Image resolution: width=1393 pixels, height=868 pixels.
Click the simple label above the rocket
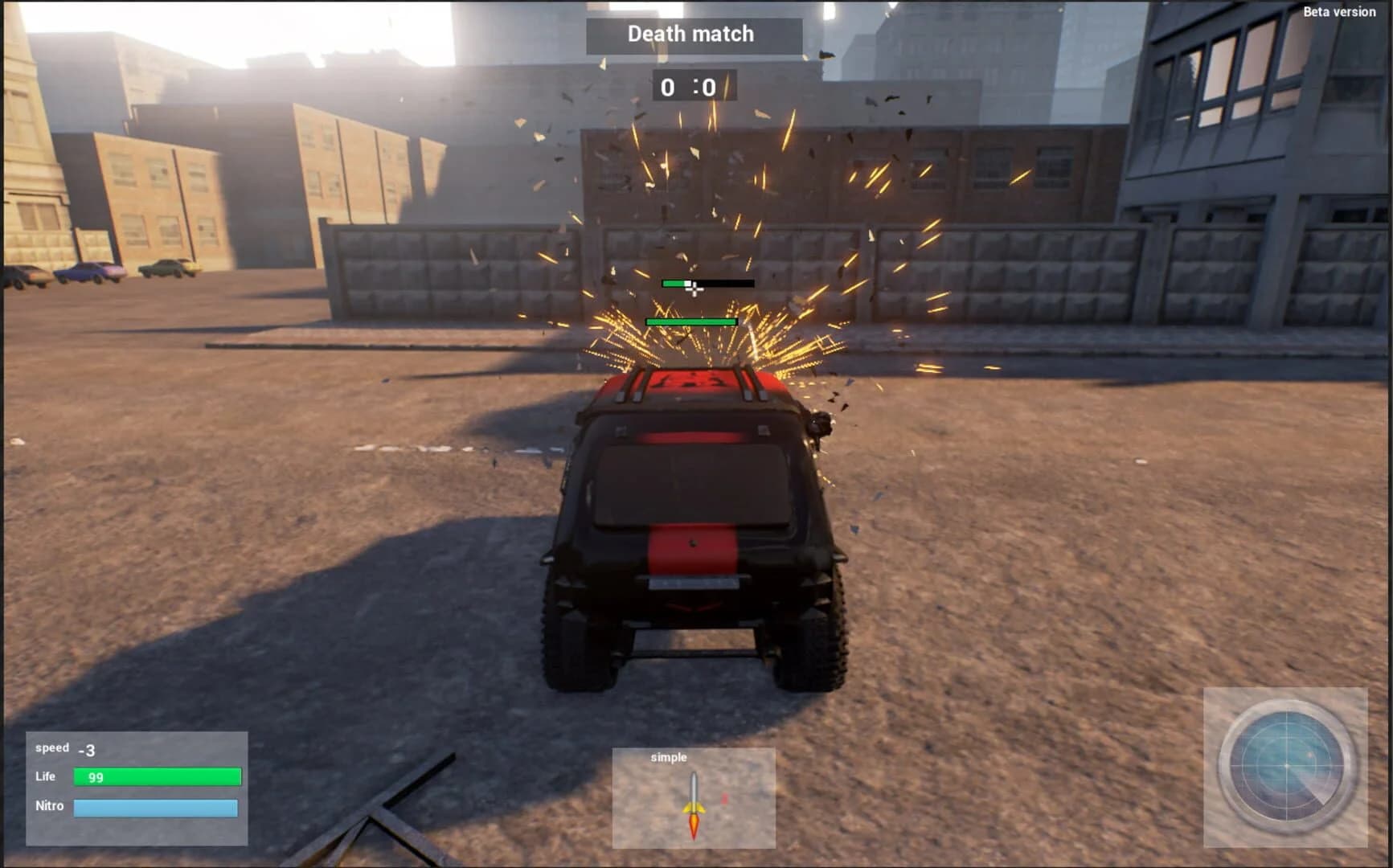tap(670, 757)
